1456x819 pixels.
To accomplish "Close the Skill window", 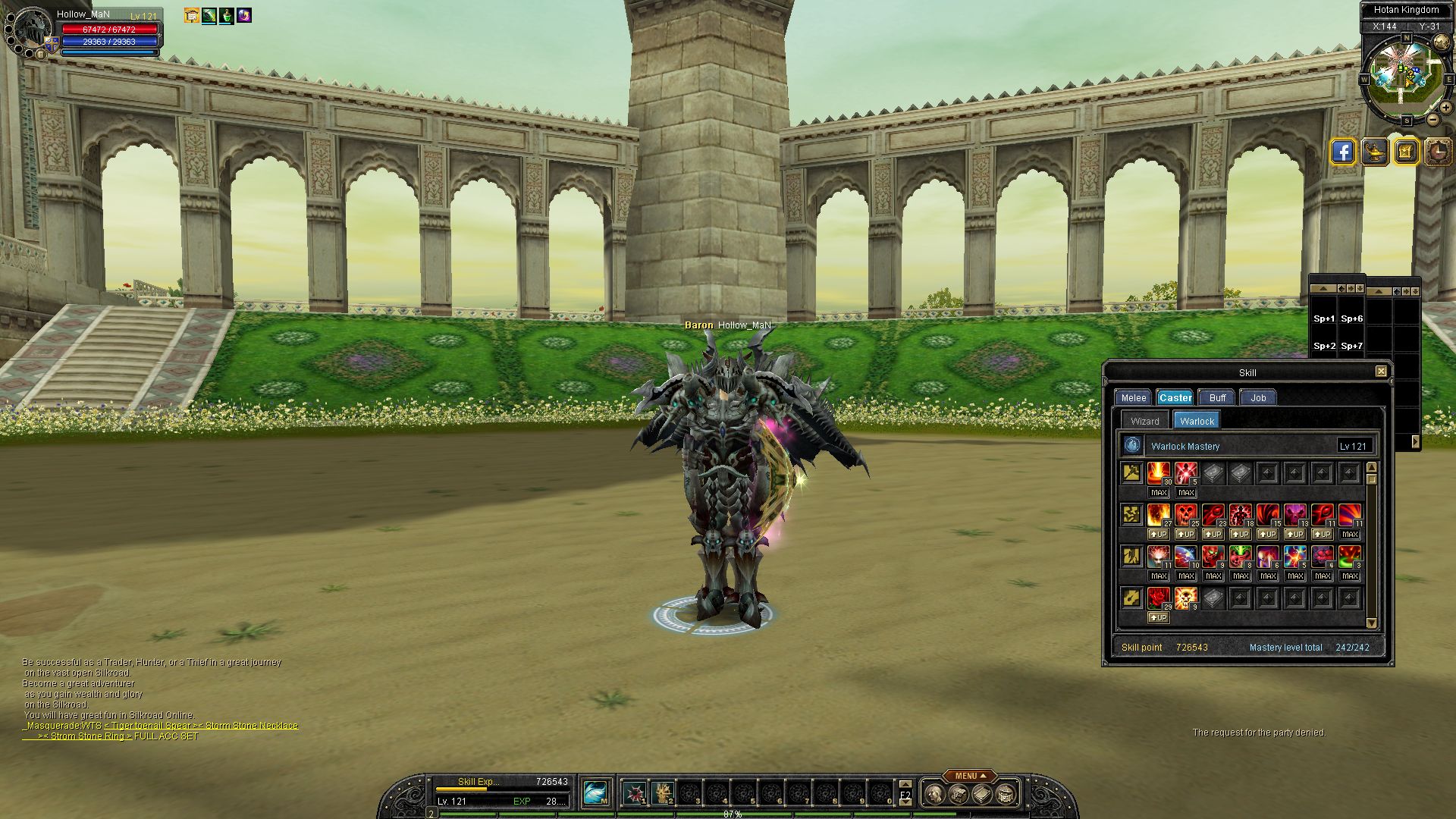I will 1381,372.
